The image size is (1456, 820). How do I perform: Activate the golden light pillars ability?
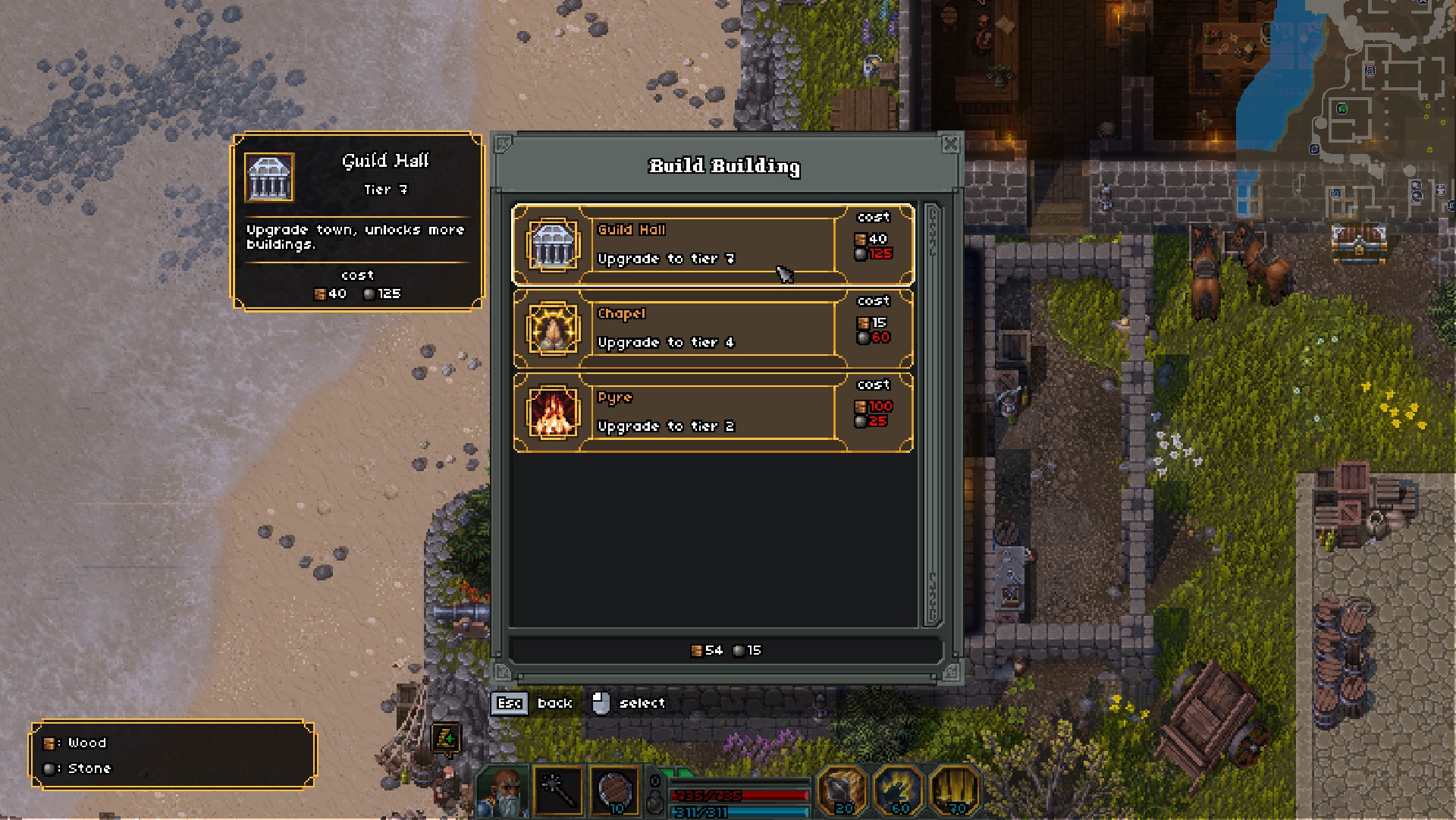click(955, 791)
